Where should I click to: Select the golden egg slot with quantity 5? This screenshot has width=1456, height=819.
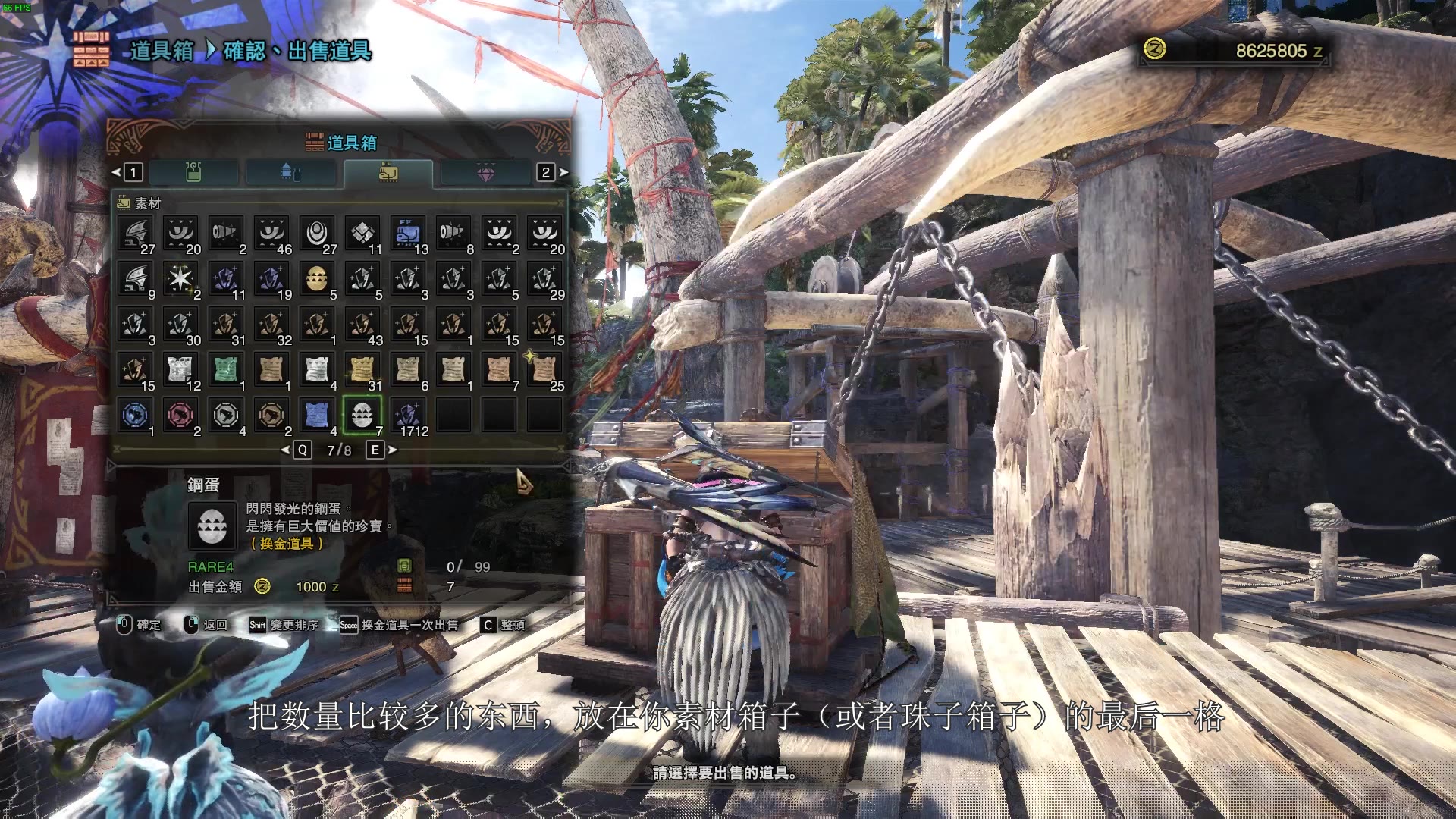317,278
